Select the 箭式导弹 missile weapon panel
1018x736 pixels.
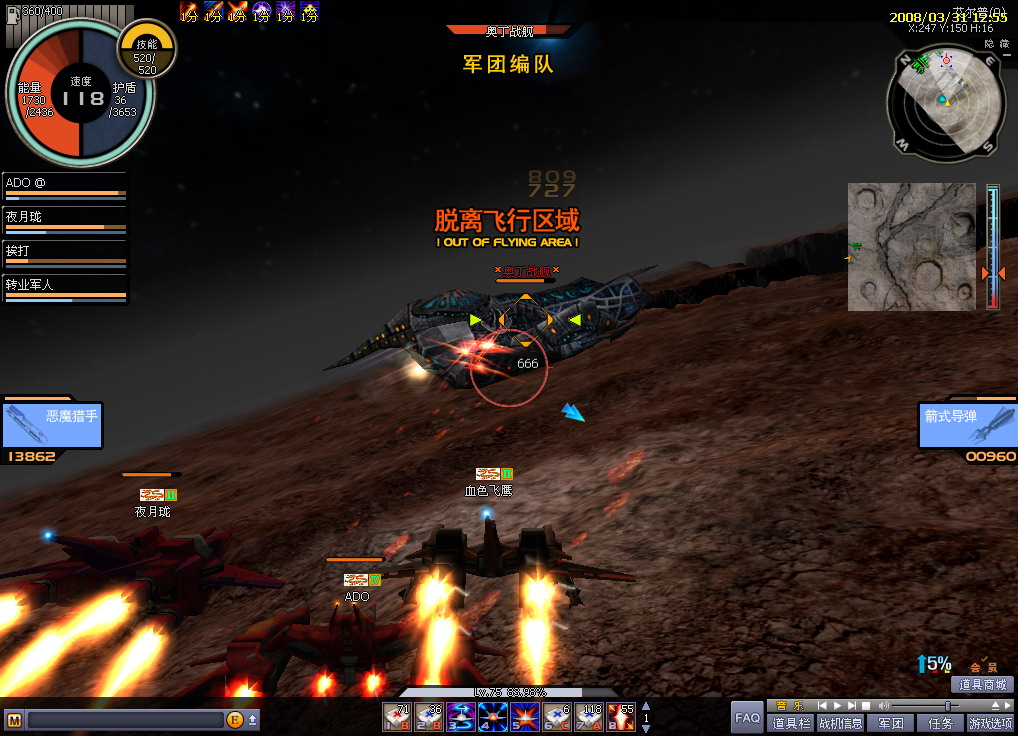tap(966, 425)
